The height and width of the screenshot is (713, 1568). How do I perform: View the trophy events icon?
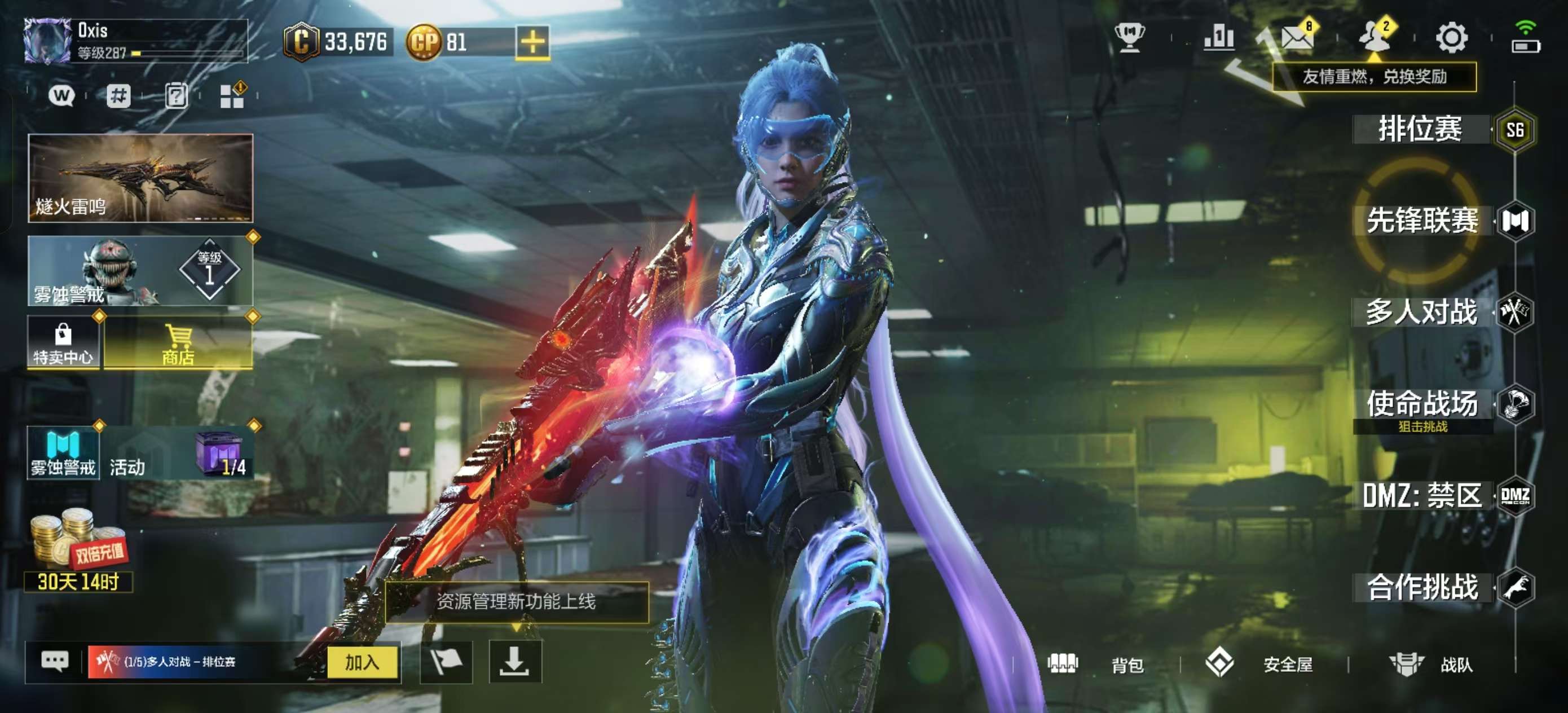tap(1130, 38)
